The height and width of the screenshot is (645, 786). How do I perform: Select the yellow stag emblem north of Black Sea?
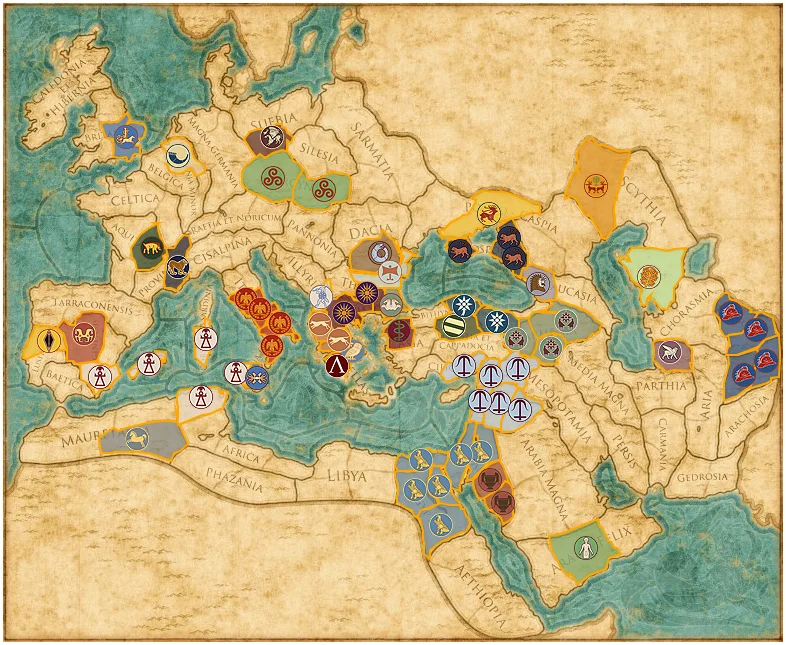point(486,213)
